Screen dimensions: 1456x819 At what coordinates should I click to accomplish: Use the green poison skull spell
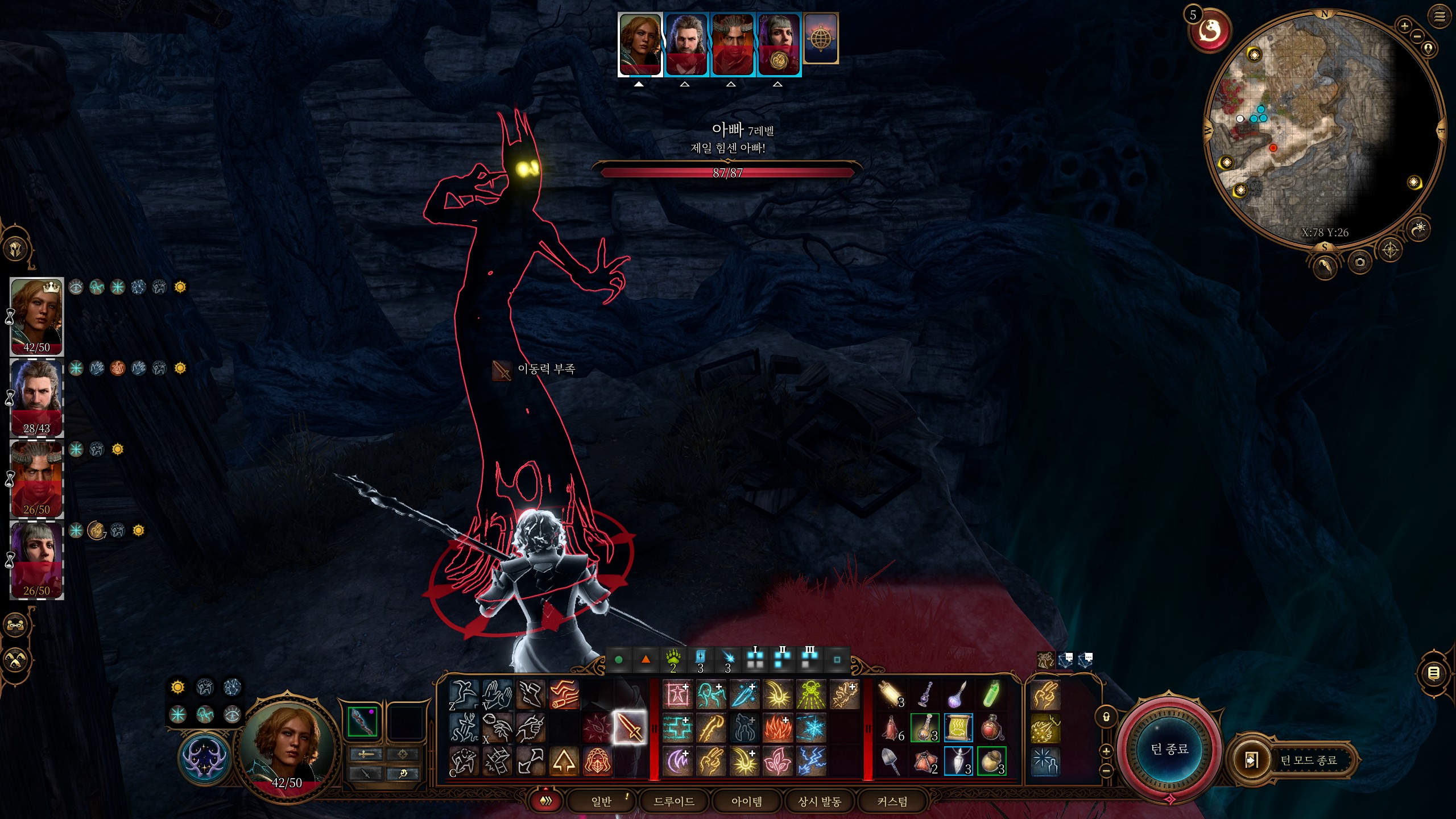[x=811, y=694]
